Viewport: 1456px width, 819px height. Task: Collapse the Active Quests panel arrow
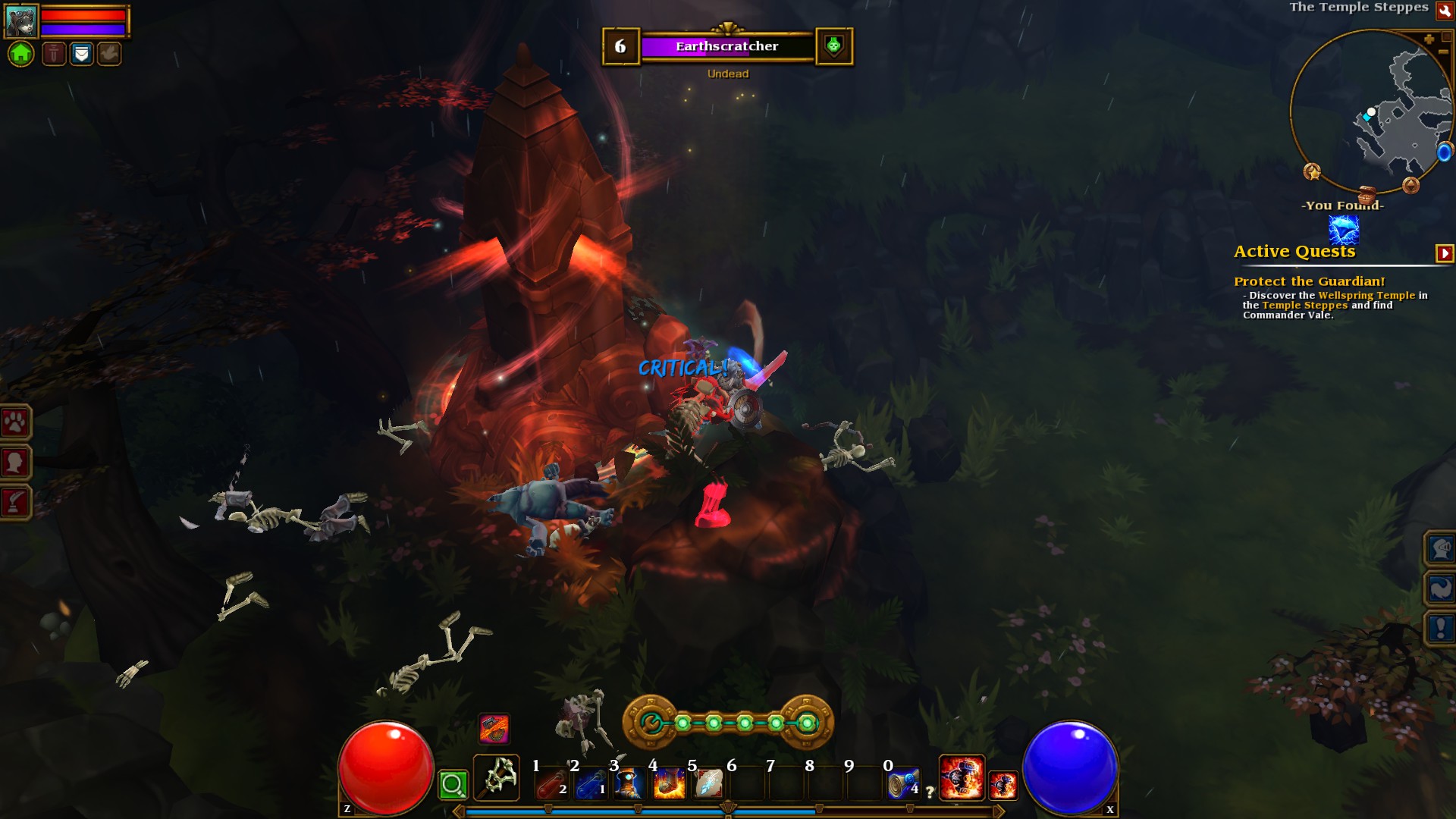click(x=1444, y=253)
